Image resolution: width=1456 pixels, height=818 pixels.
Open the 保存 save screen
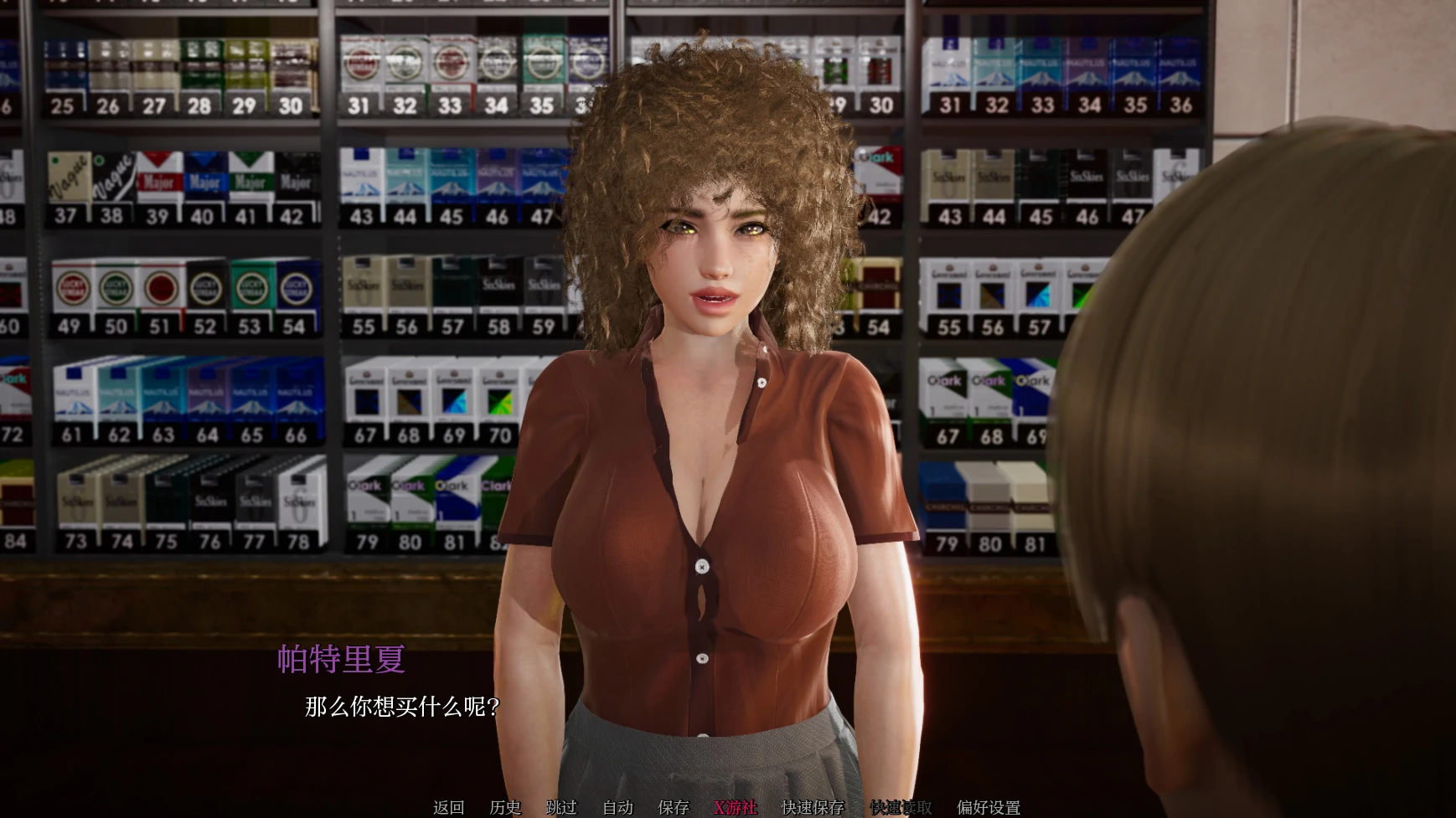[x=673, y=807]
